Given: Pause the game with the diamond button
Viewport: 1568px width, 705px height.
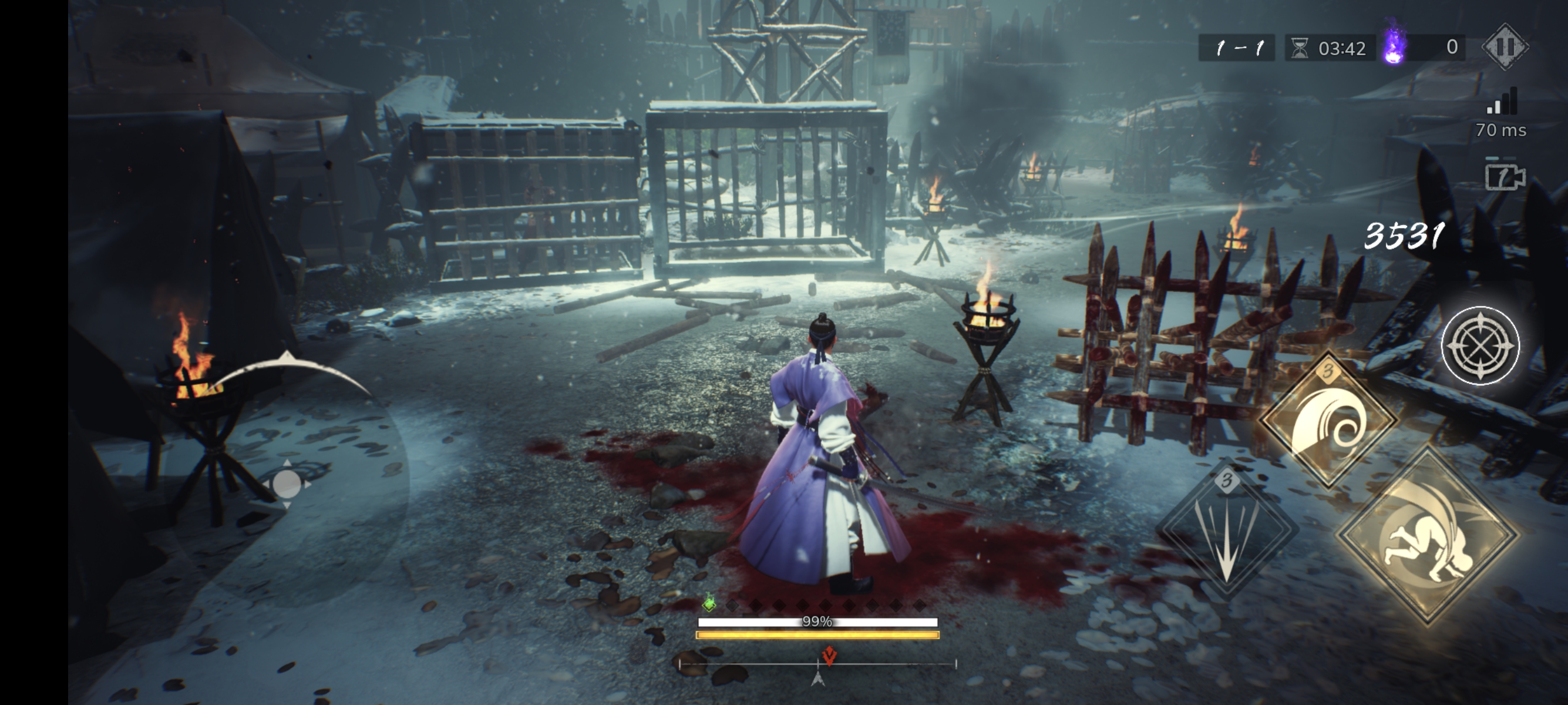Looking at the screenshot, I should 1504,47.
